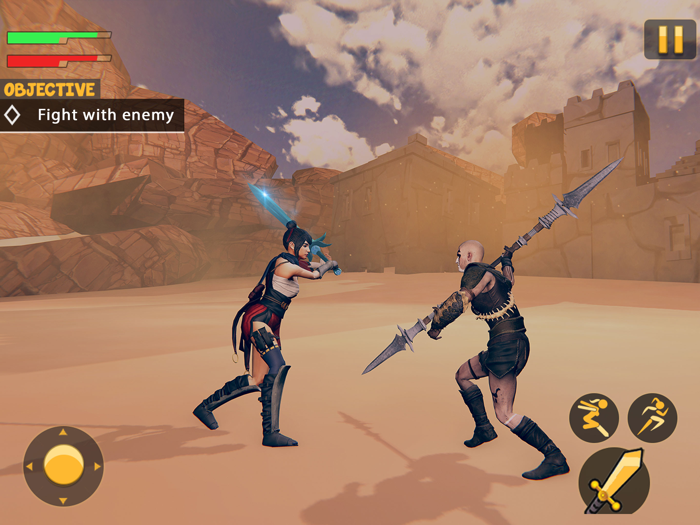Trigger the jumping figure ability
Screen dimensions: 700x525
(594, 417)
